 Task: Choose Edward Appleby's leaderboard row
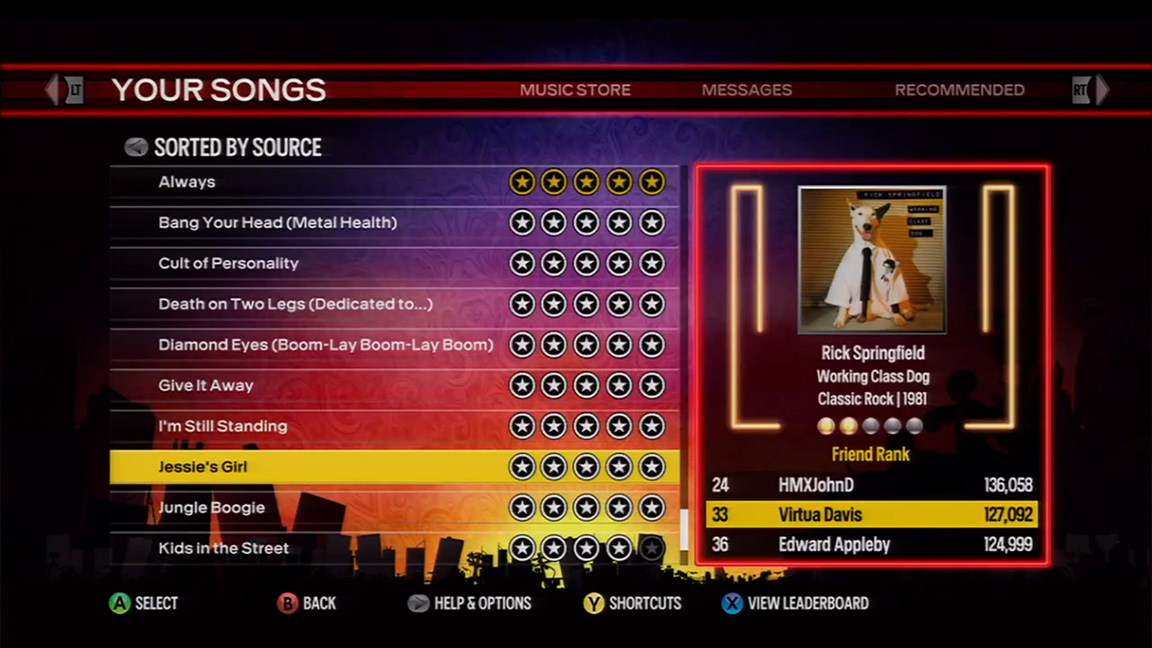[871, 545]
